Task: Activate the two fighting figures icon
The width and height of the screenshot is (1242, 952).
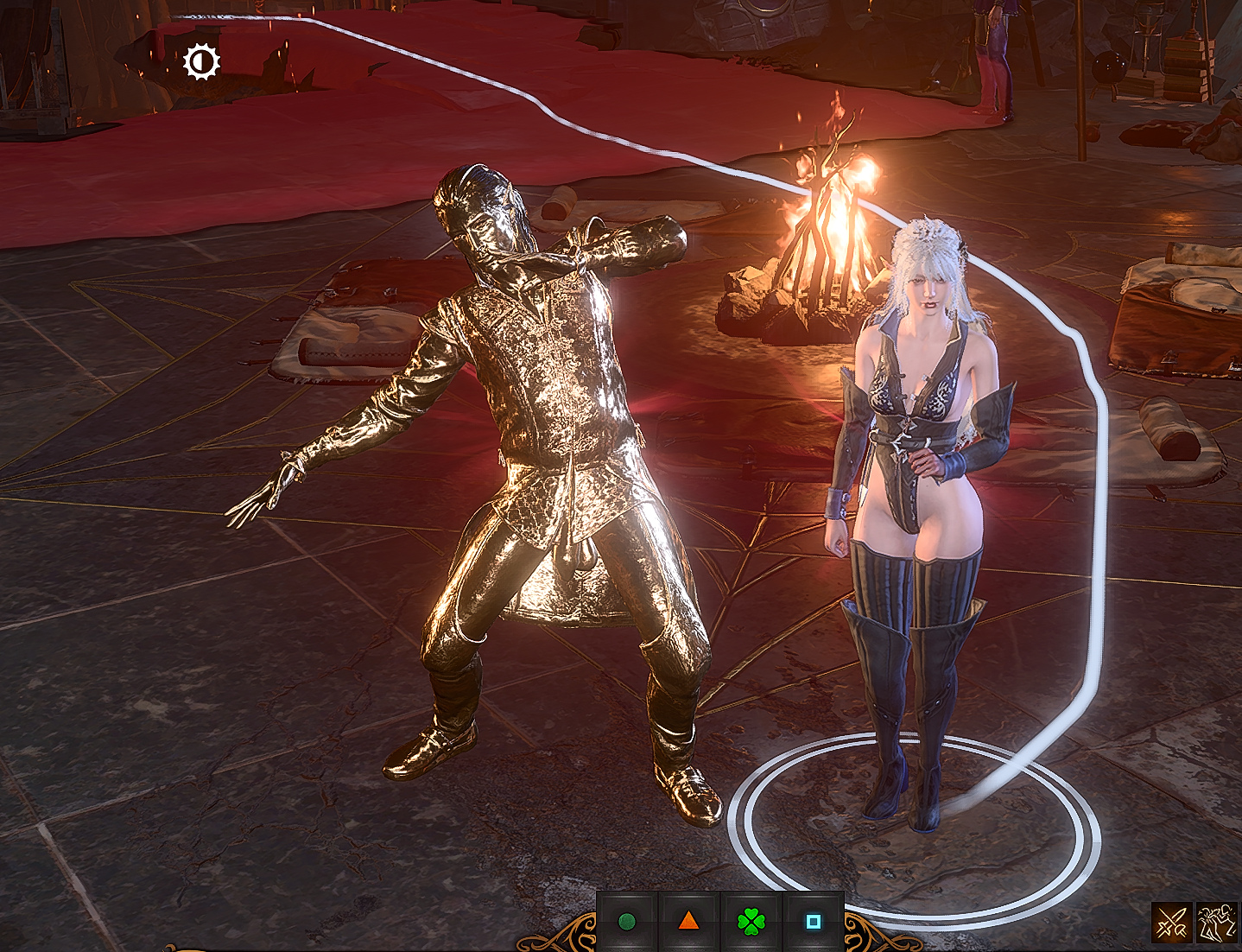Action: (x=1217, y=923)
